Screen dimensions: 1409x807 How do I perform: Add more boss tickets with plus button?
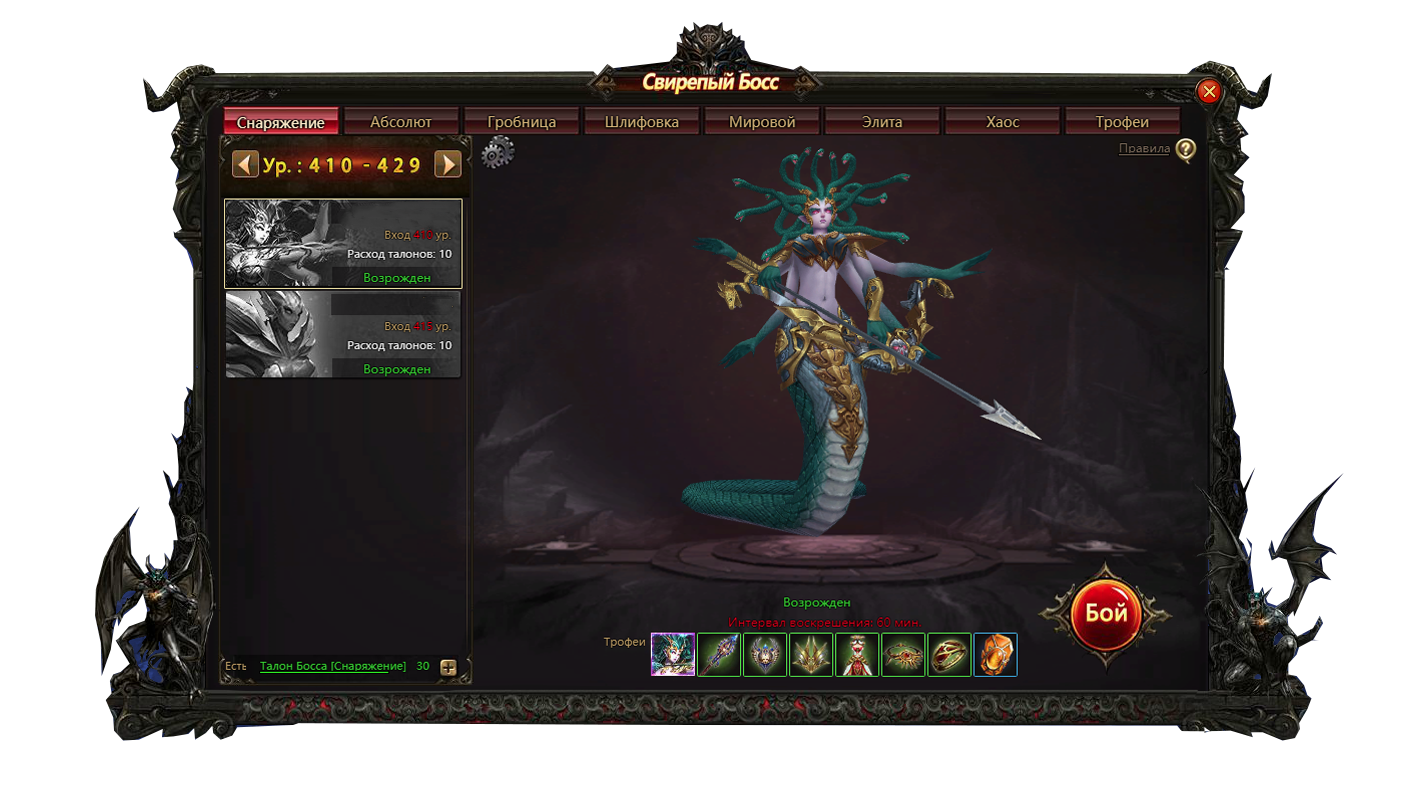pos(448,667)
